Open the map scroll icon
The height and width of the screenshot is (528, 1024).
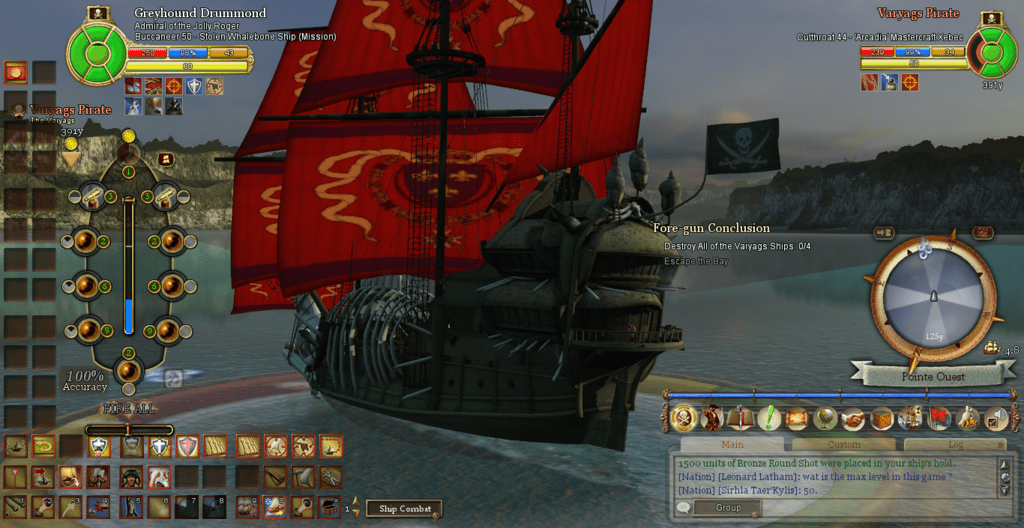click(x=797, y=417)
